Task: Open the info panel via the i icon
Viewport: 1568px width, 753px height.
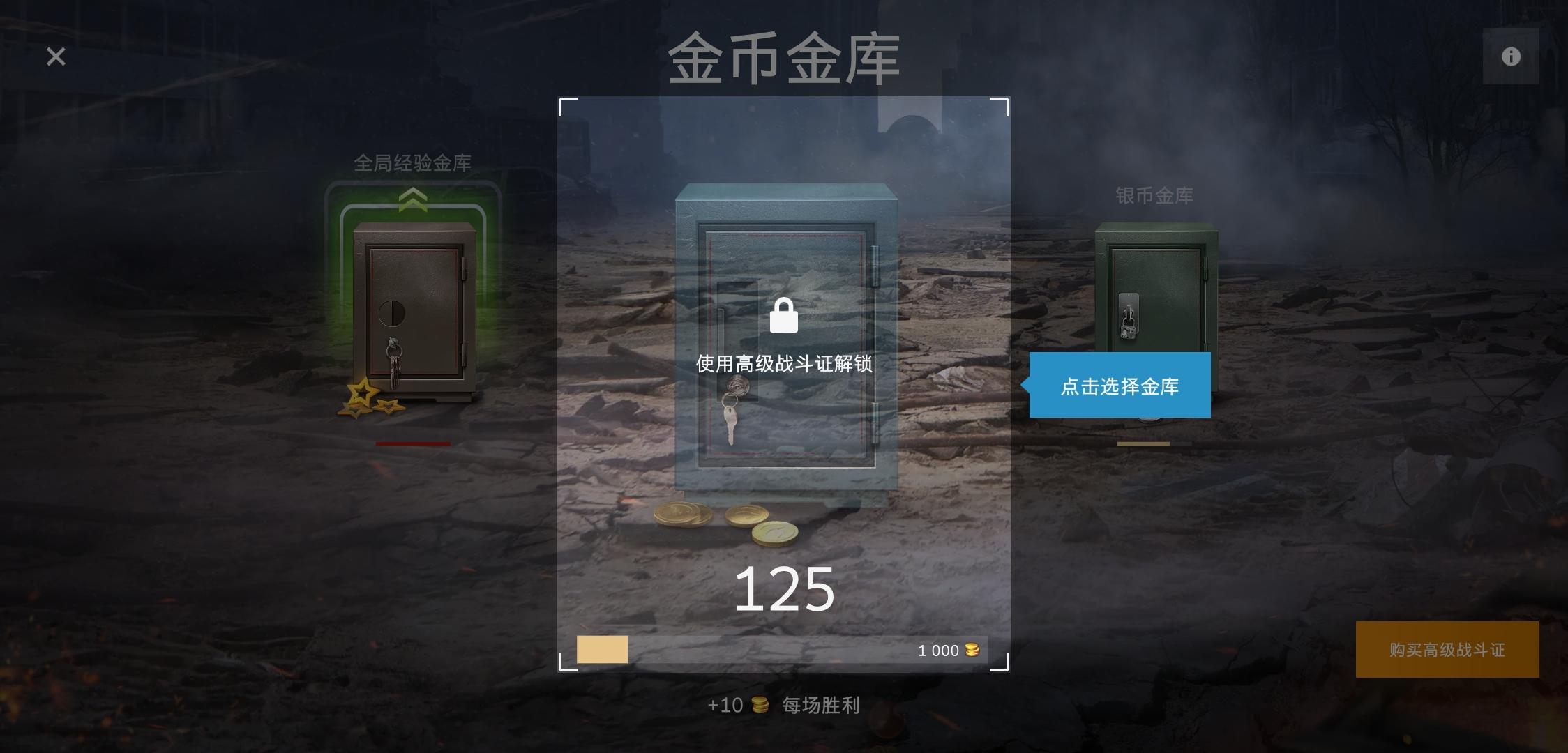Action: click(x=1511, y=56)
